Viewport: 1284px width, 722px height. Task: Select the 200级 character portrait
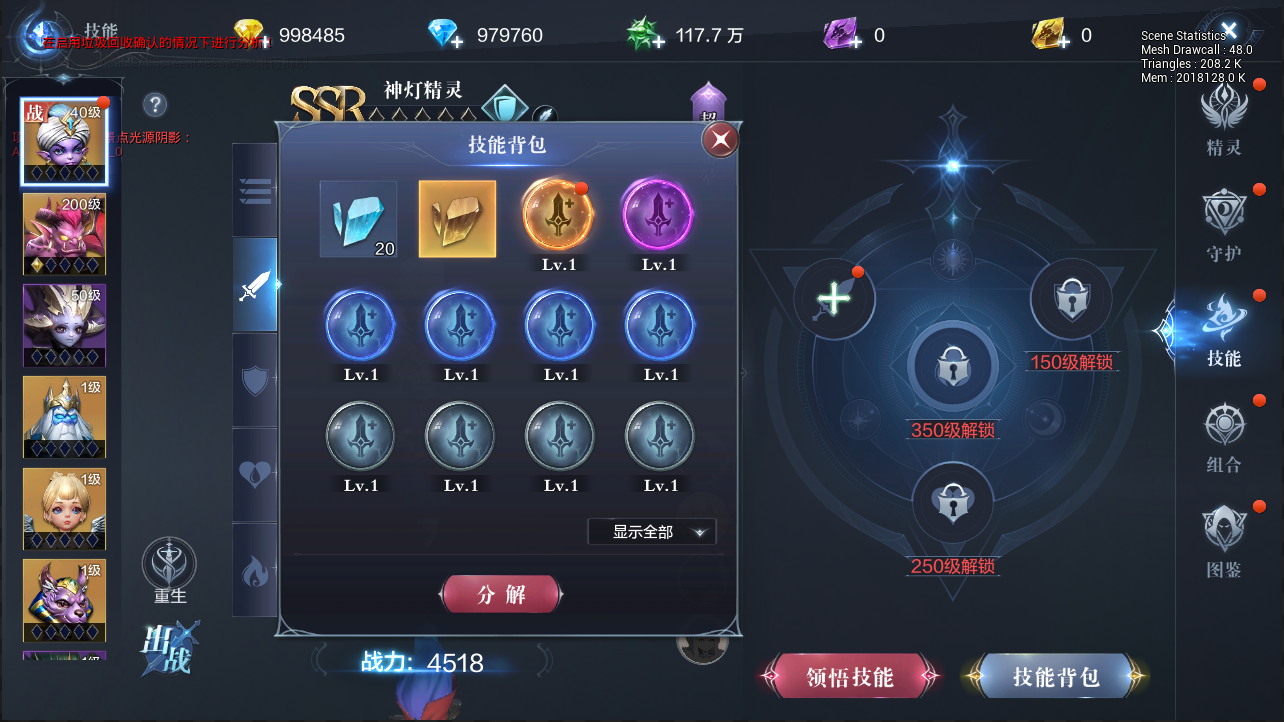click(64, 234)
